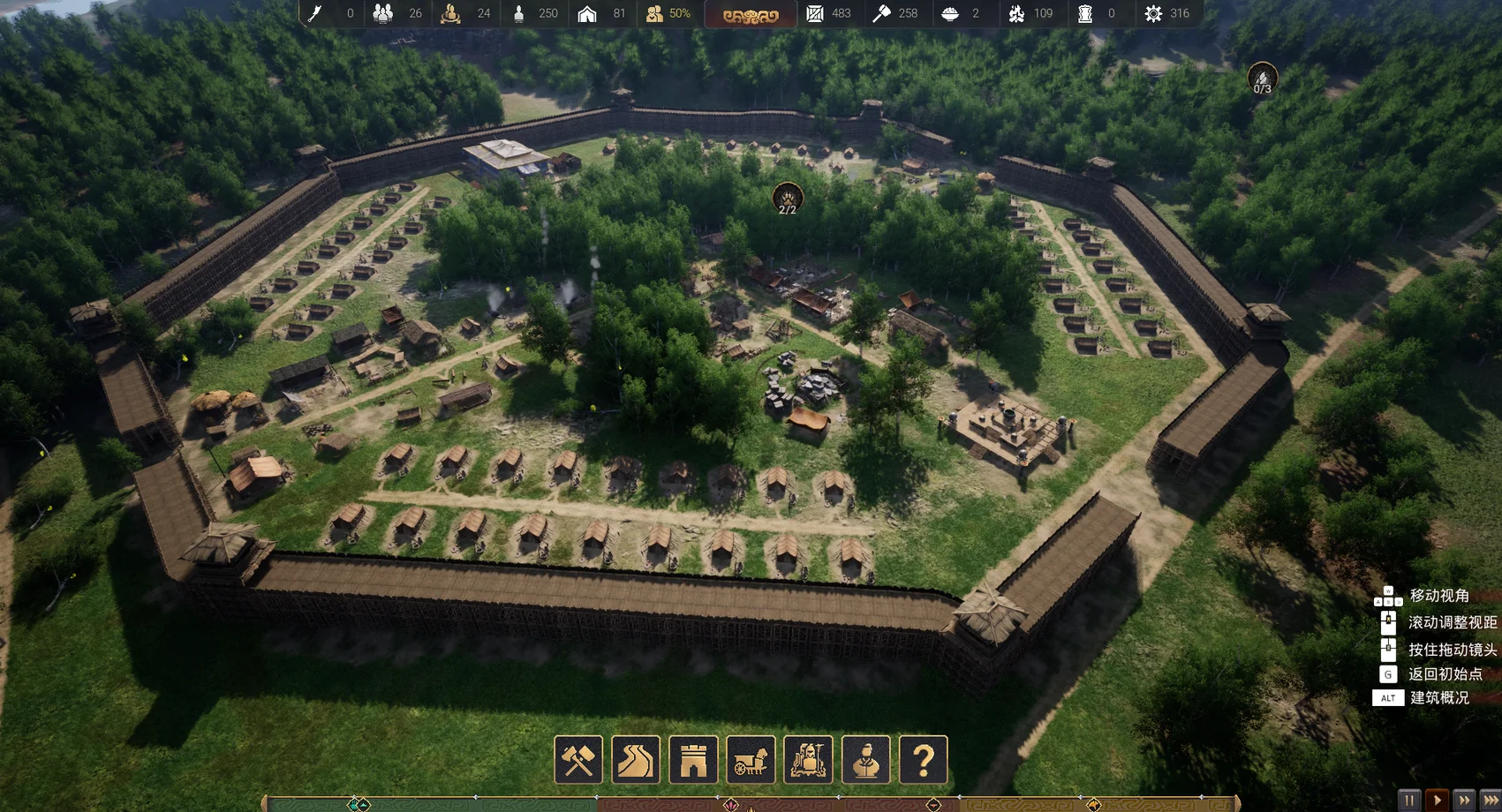1502x812 pixels.
Task: Open the crossed hammers build menu
Action: coord(578,760)
